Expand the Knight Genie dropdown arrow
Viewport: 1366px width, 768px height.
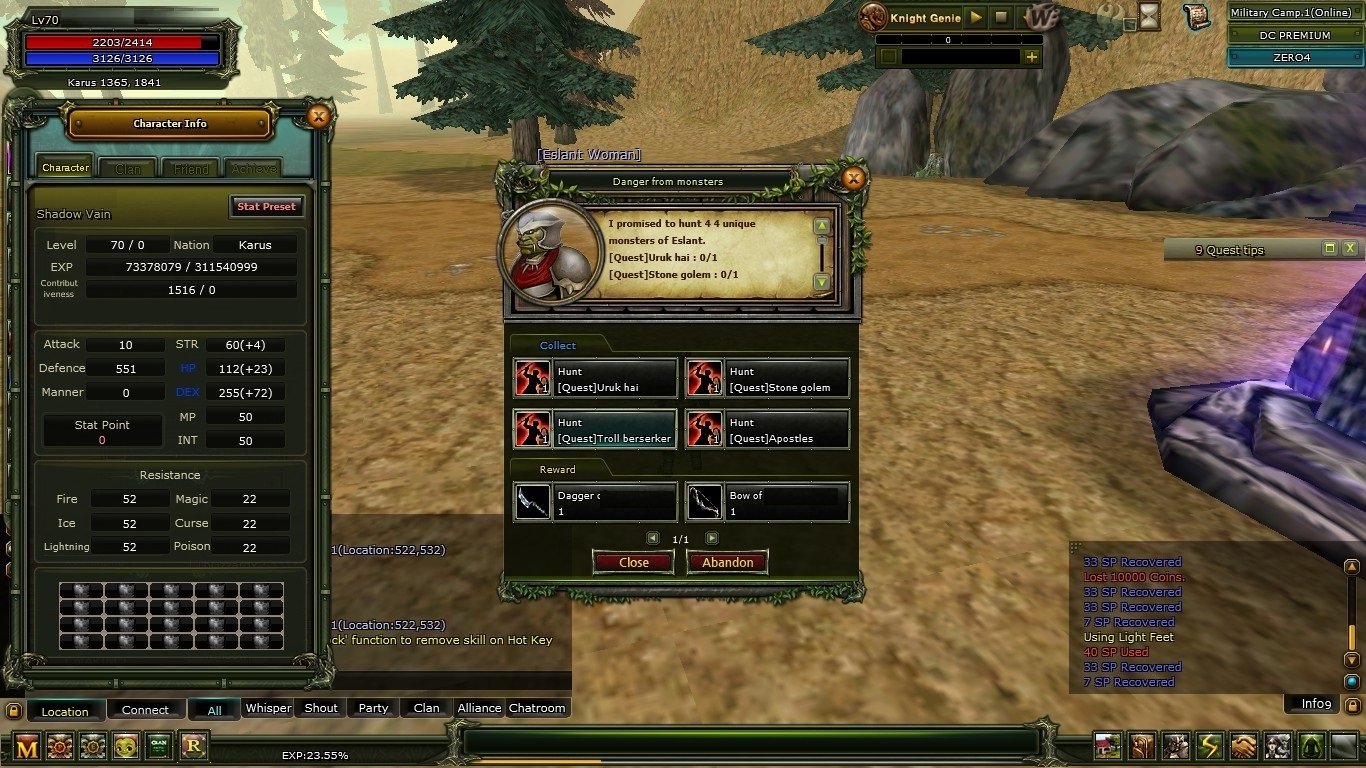(1027, 17)
